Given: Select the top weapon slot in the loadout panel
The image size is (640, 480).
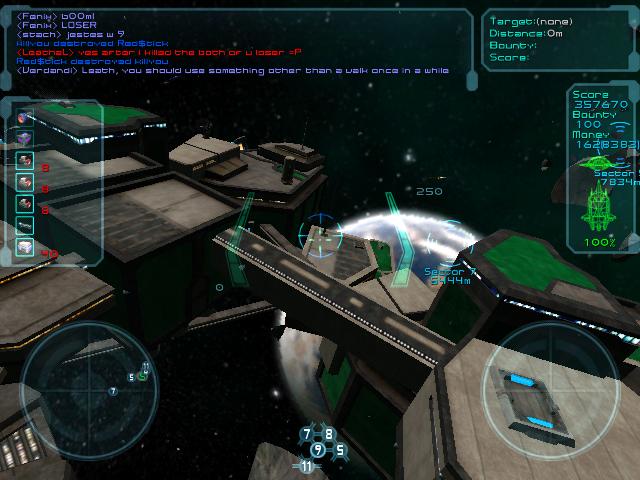Looking at the screenshot, I should tap(25, 118).
